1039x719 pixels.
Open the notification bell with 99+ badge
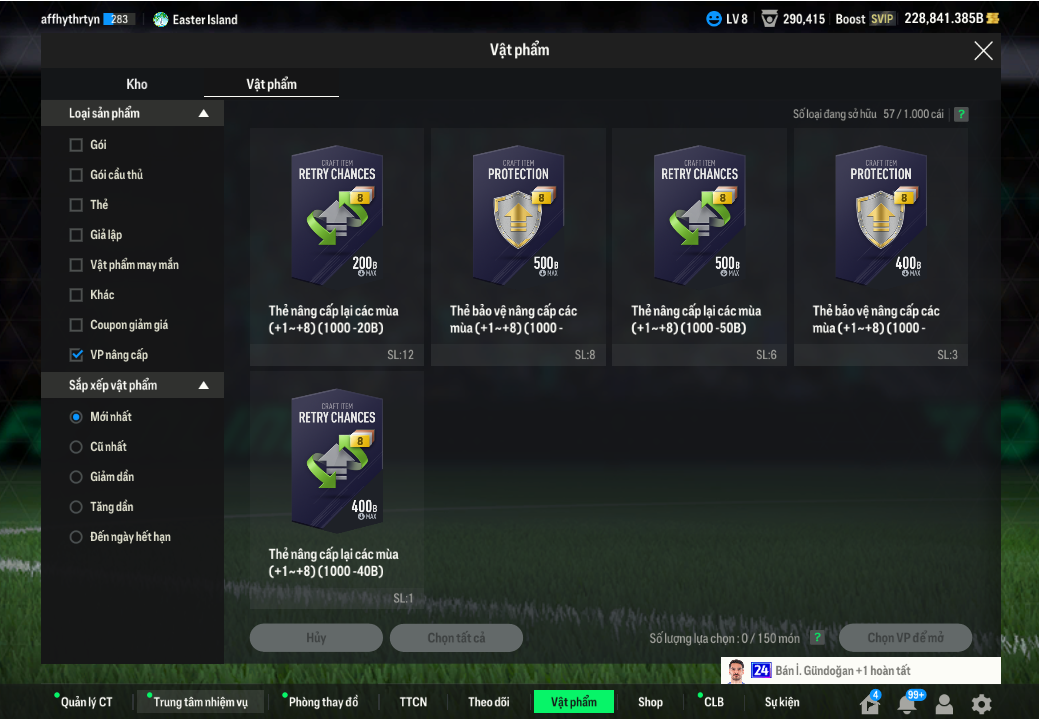click(x=907, y=704)
